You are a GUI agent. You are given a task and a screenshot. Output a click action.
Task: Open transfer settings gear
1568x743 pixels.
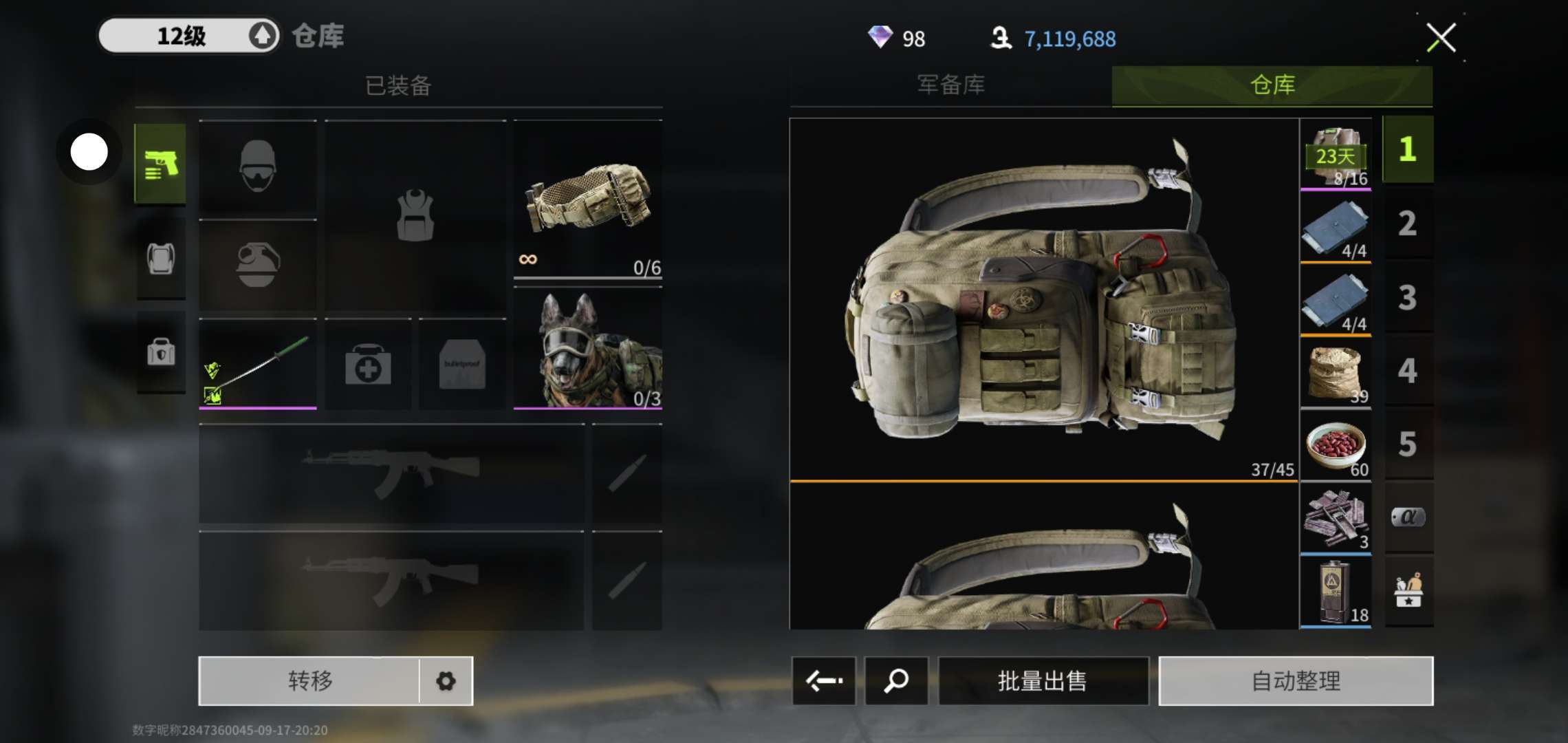[x=446, y=681]
